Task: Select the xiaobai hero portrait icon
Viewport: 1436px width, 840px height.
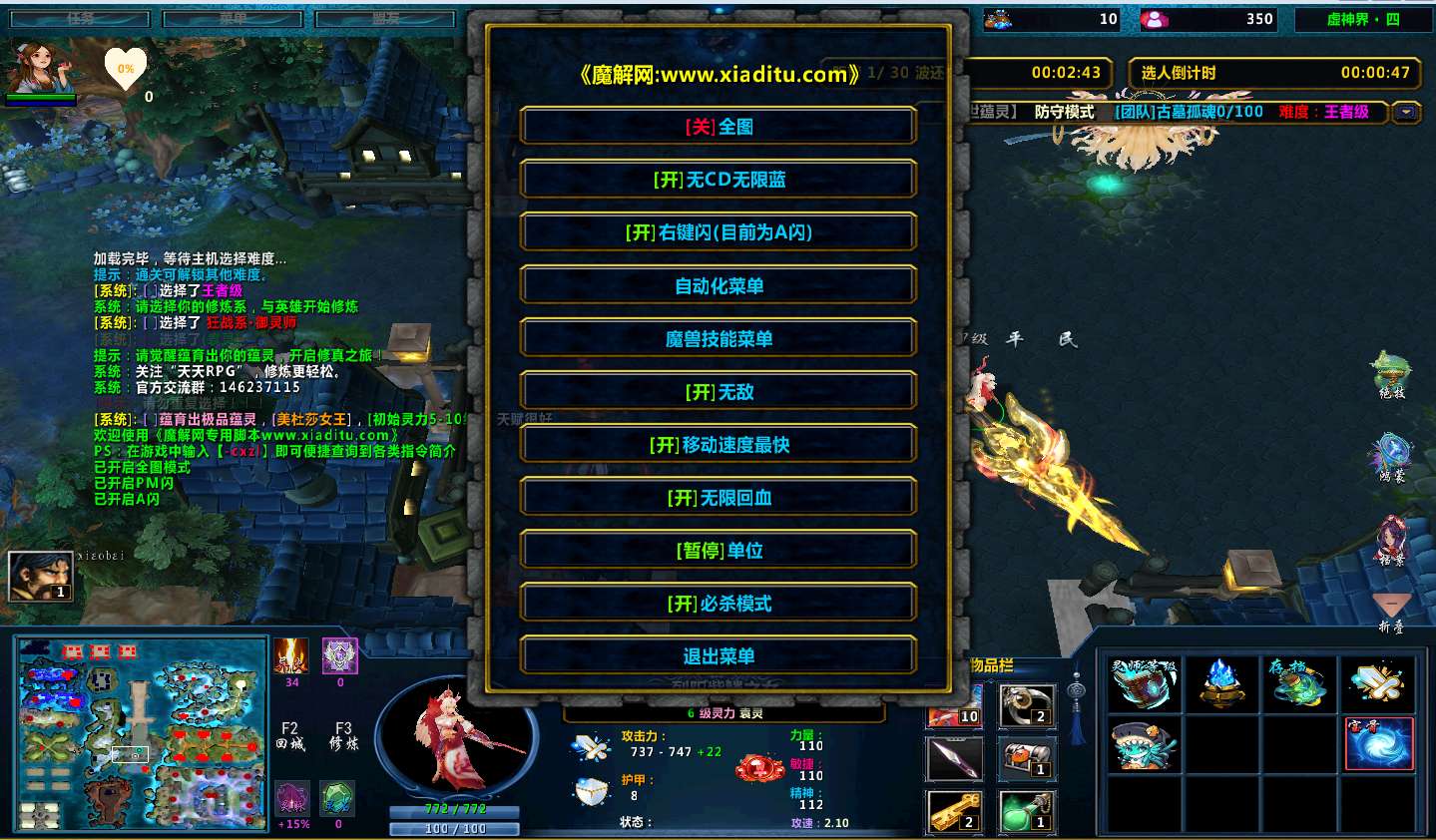Action: (x=41, y=576)
